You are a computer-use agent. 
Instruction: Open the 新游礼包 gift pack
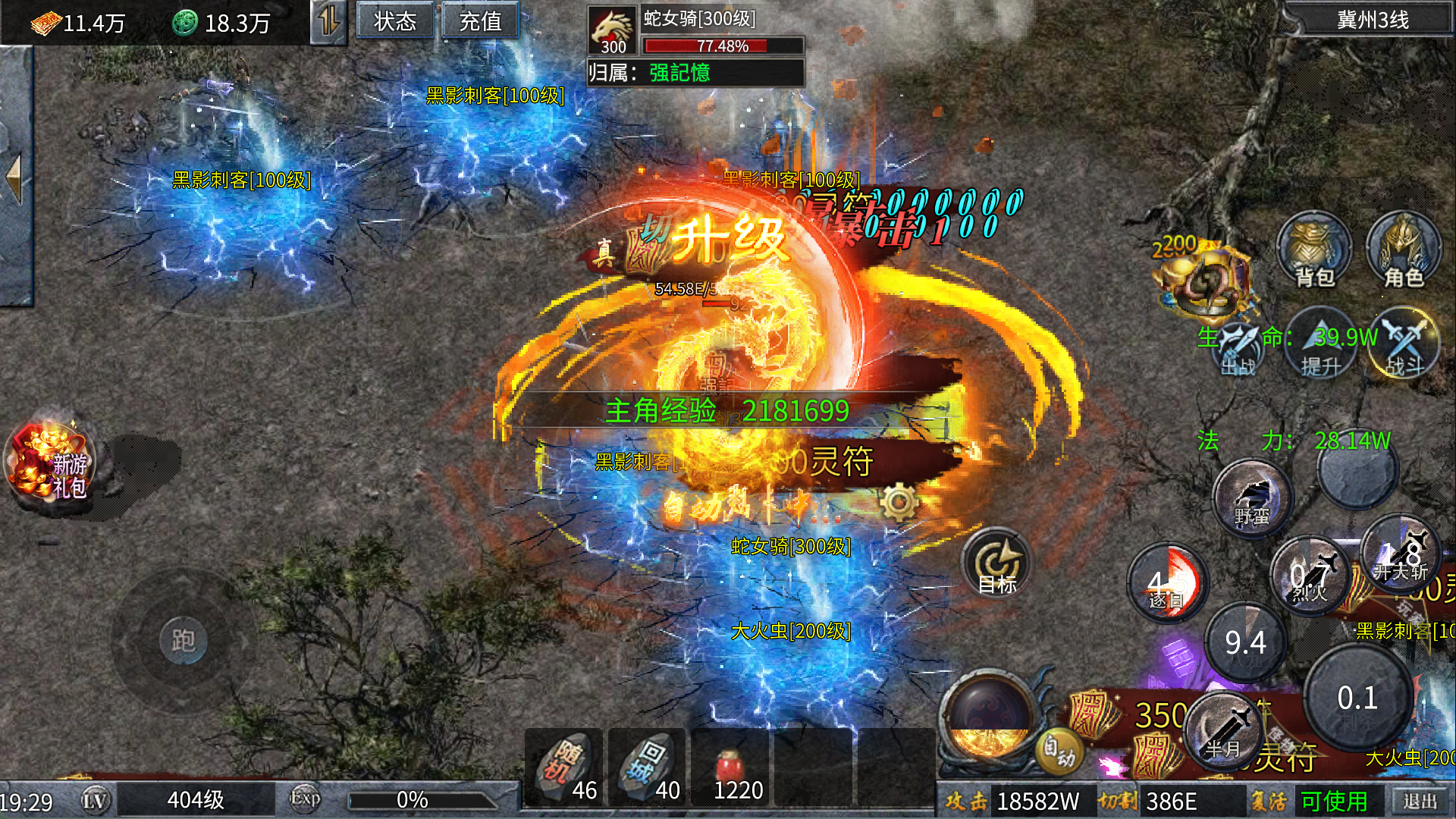52,464
